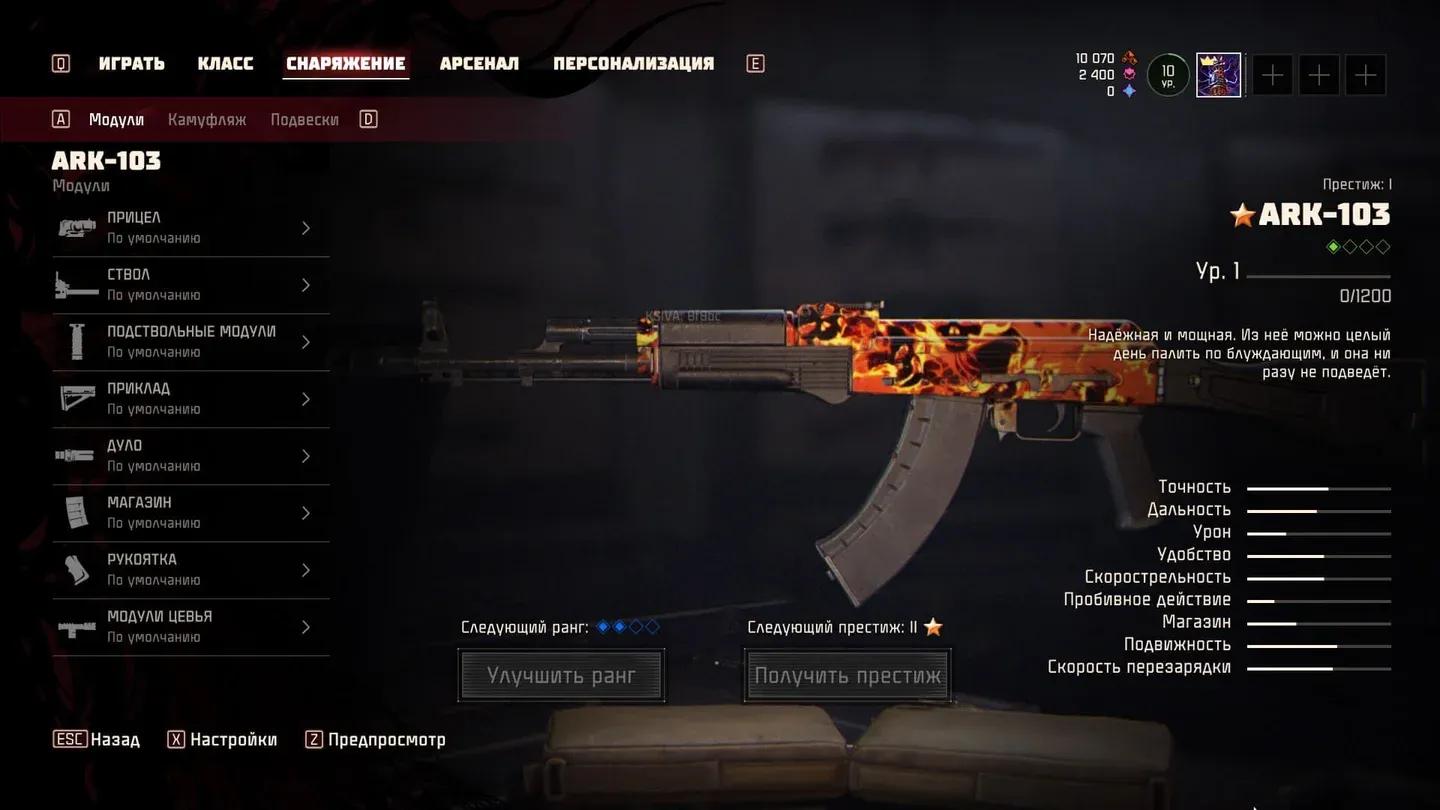Screen dimensions: 1440x810
Task: Click the player level badge showing 10
Action: click(1166, 74)
